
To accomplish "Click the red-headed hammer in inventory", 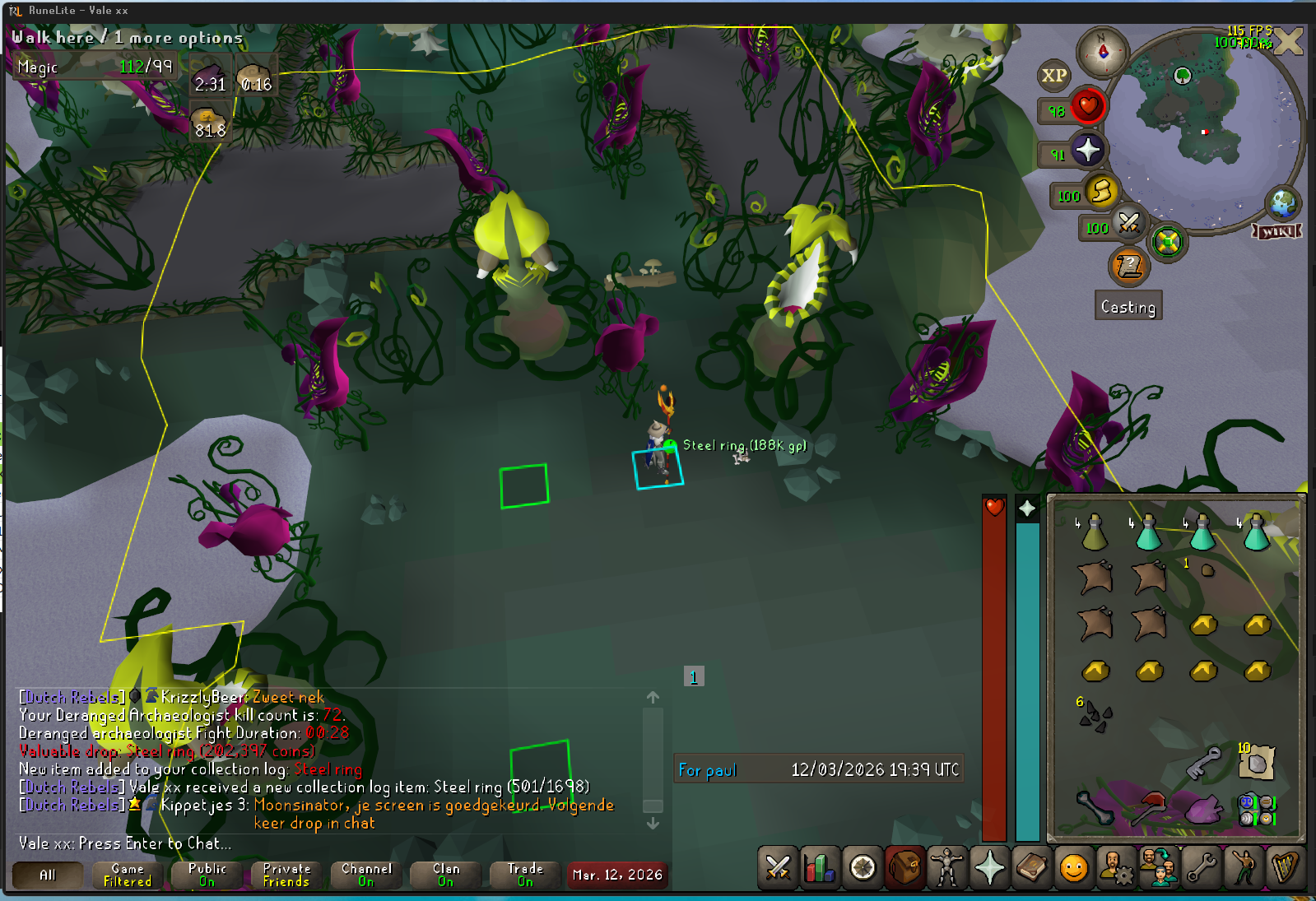I will [1149, 808].
